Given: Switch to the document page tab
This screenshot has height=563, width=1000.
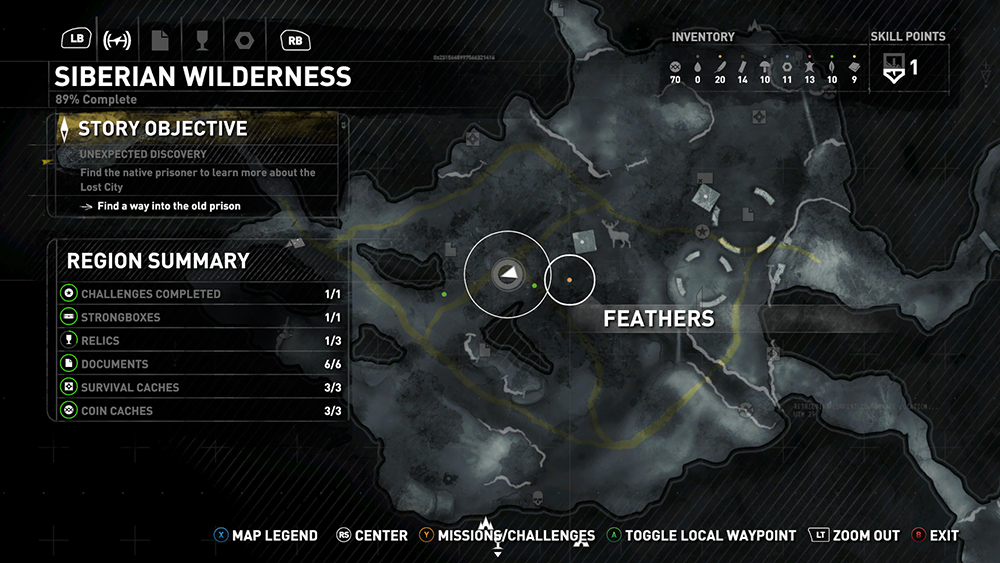Looking at the screenshot, I should 160,40.
